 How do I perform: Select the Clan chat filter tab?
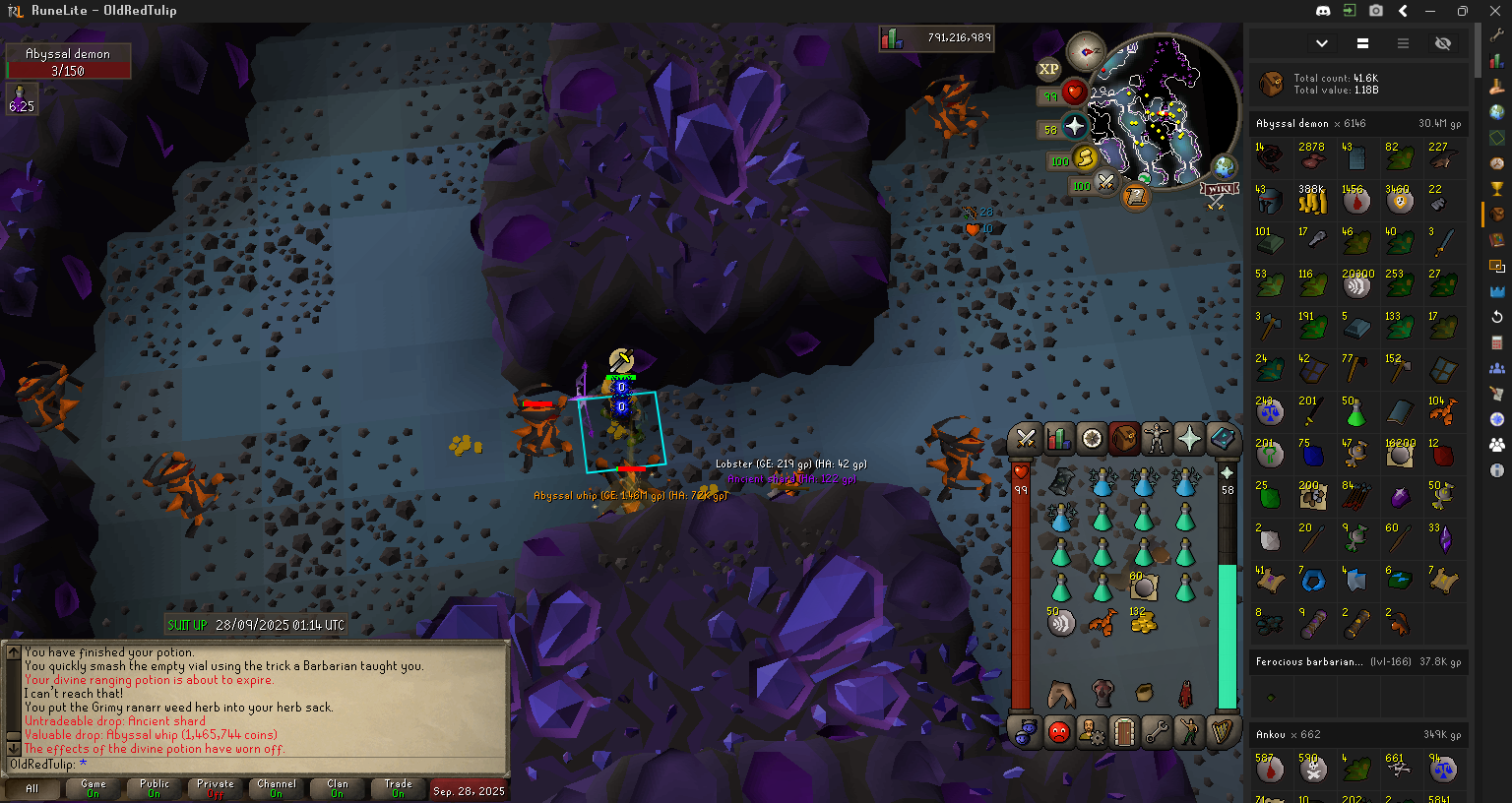point(338,788)
